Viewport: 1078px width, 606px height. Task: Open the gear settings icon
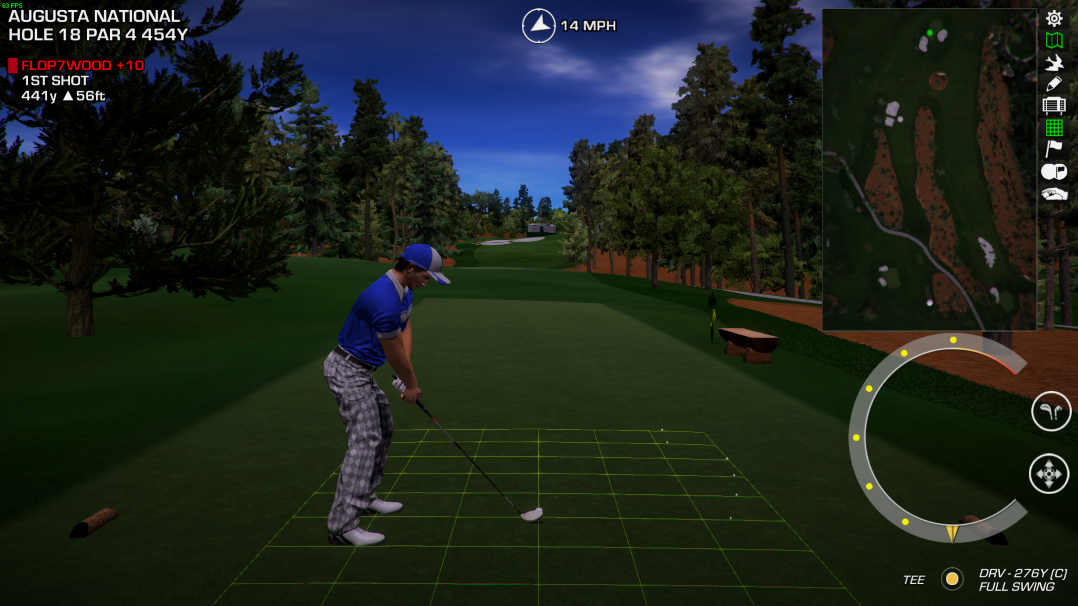1054,18
